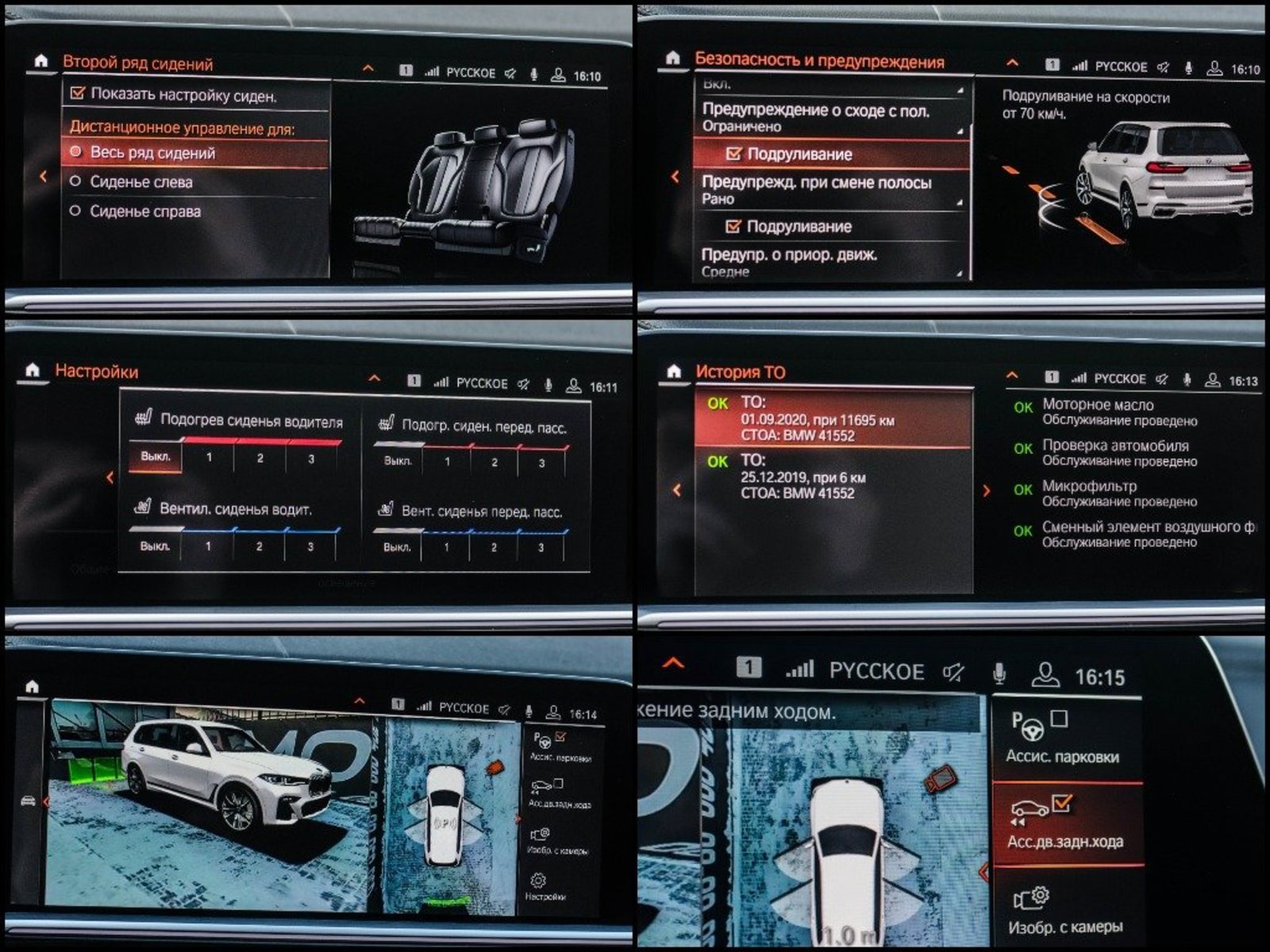Image resolution: width=1270 pixels, height=952 pixels.
Task: Choose the Сиденье справа radio option
Action: tap(144, 212)
